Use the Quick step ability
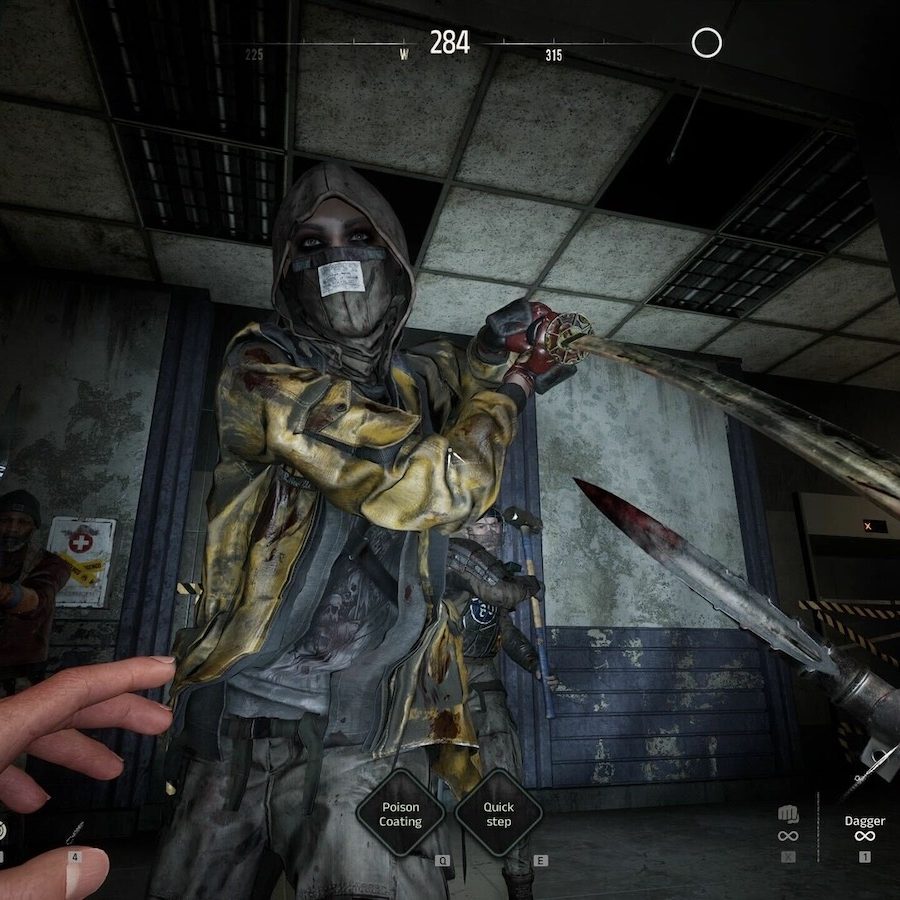The height and width of the screenshot is (900, 900). click(498, 813)
